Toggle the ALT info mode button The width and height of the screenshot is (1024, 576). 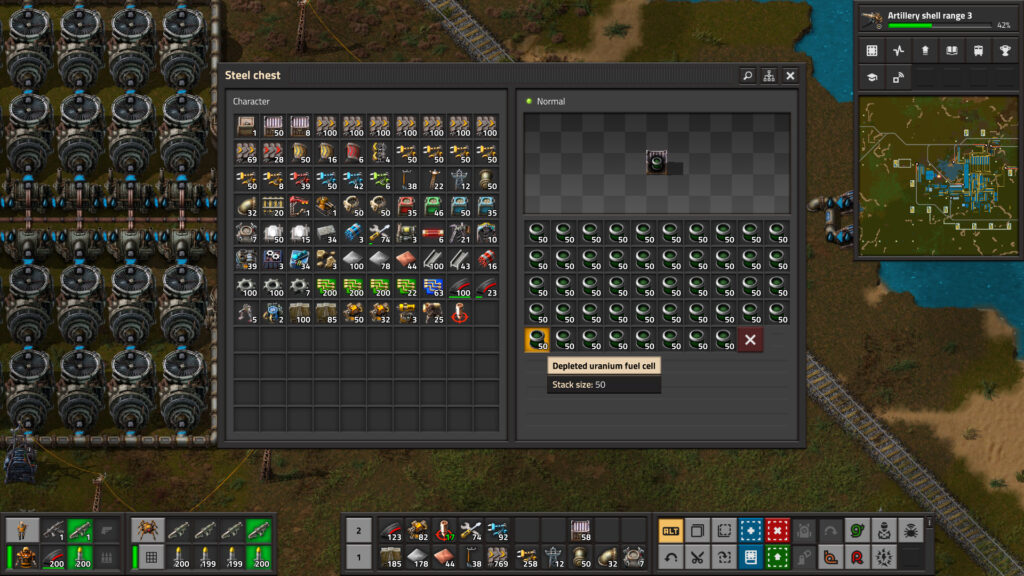(670, 531)
